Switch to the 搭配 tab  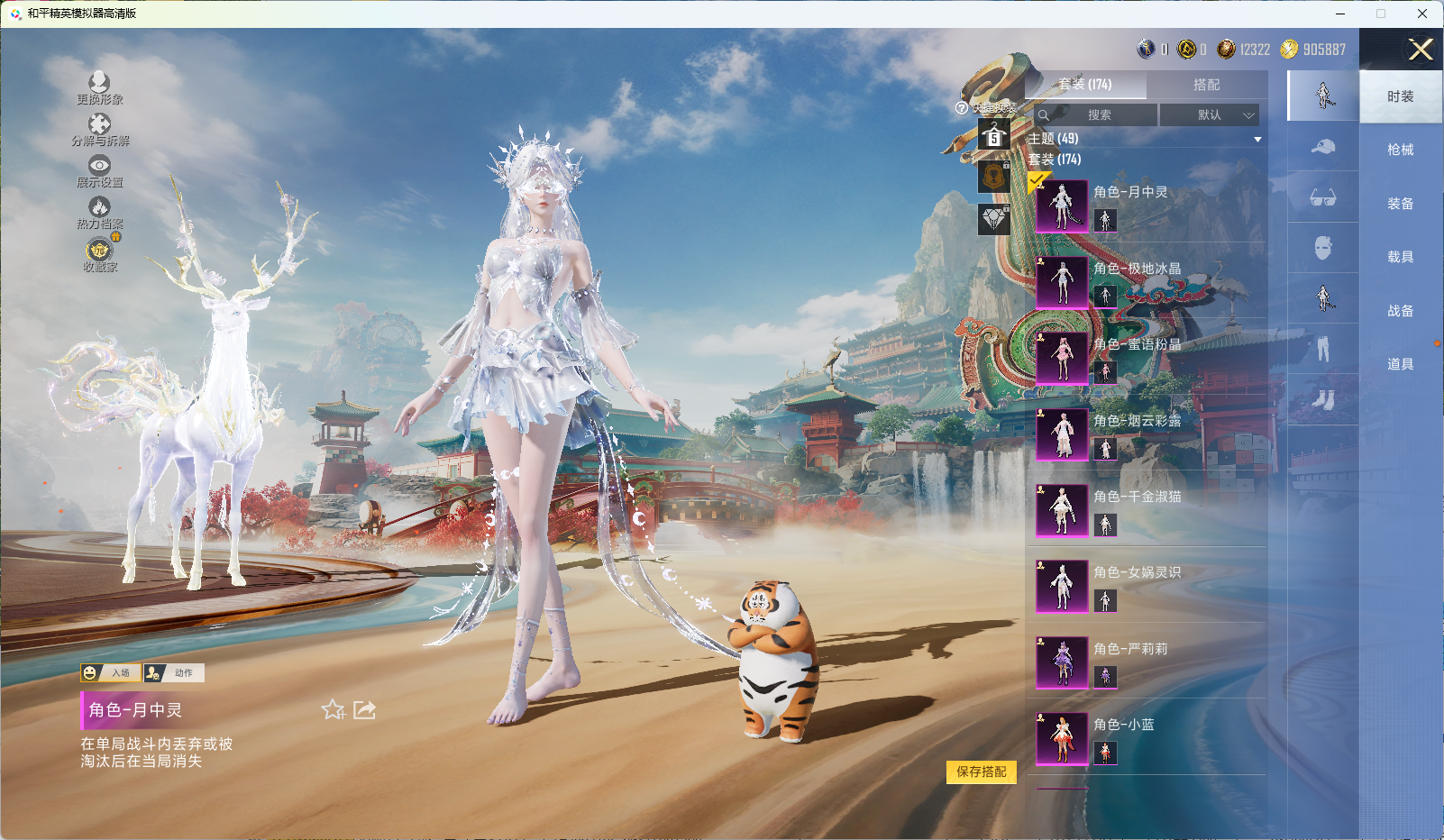[x=1206, y=85]
